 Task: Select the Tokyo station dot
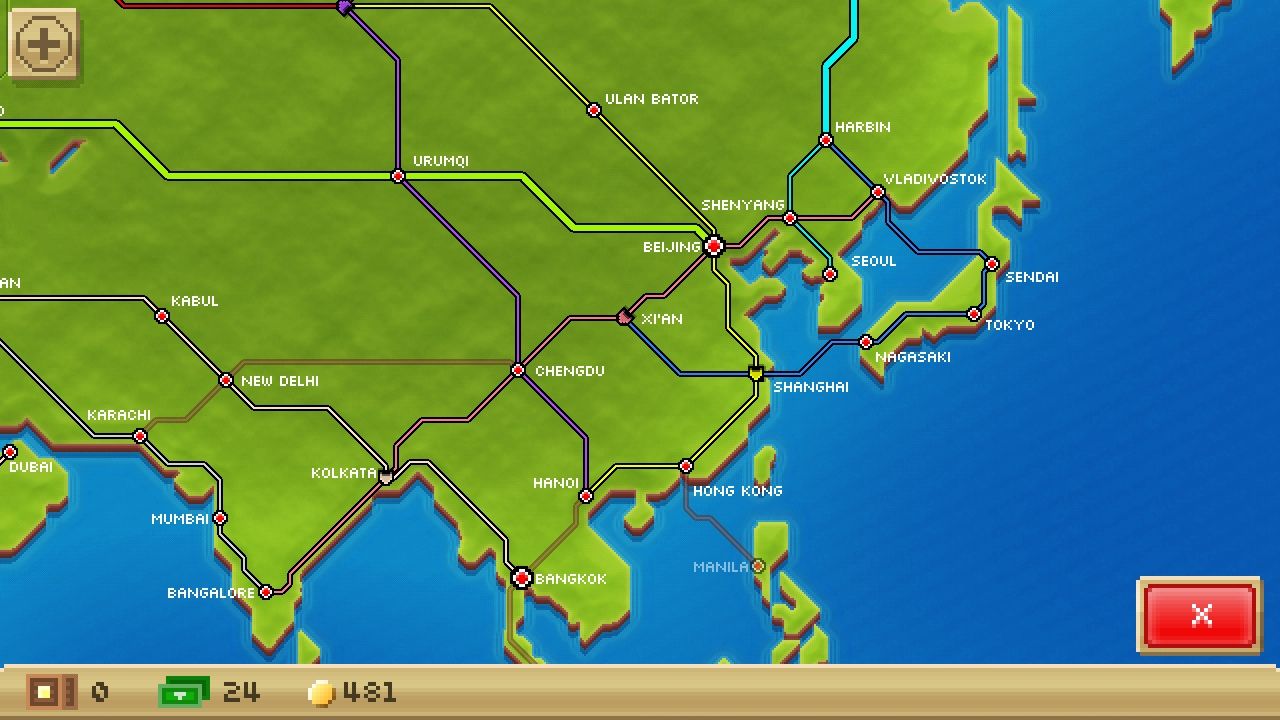pyautogui.click(x=972, y=313)
